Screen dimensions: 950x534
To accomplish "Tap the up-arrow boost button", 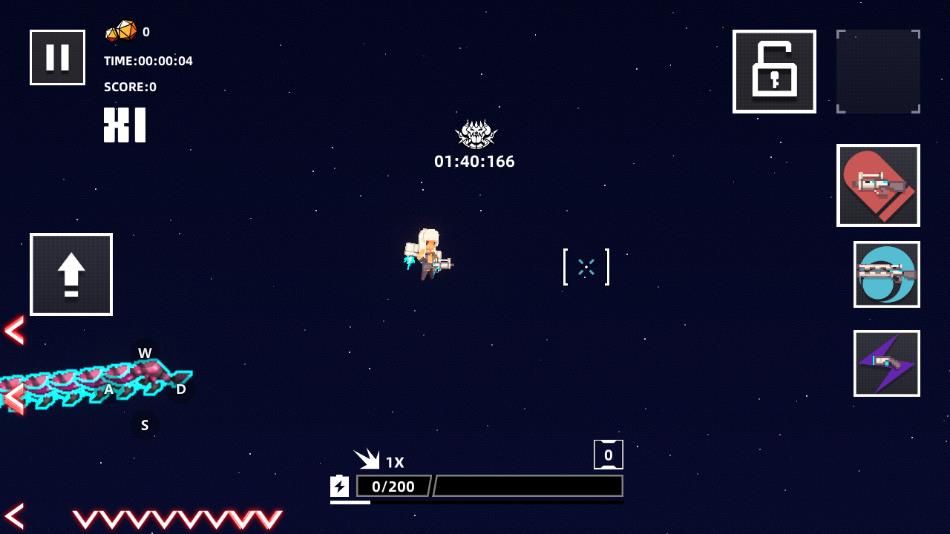I will (71, 274).
